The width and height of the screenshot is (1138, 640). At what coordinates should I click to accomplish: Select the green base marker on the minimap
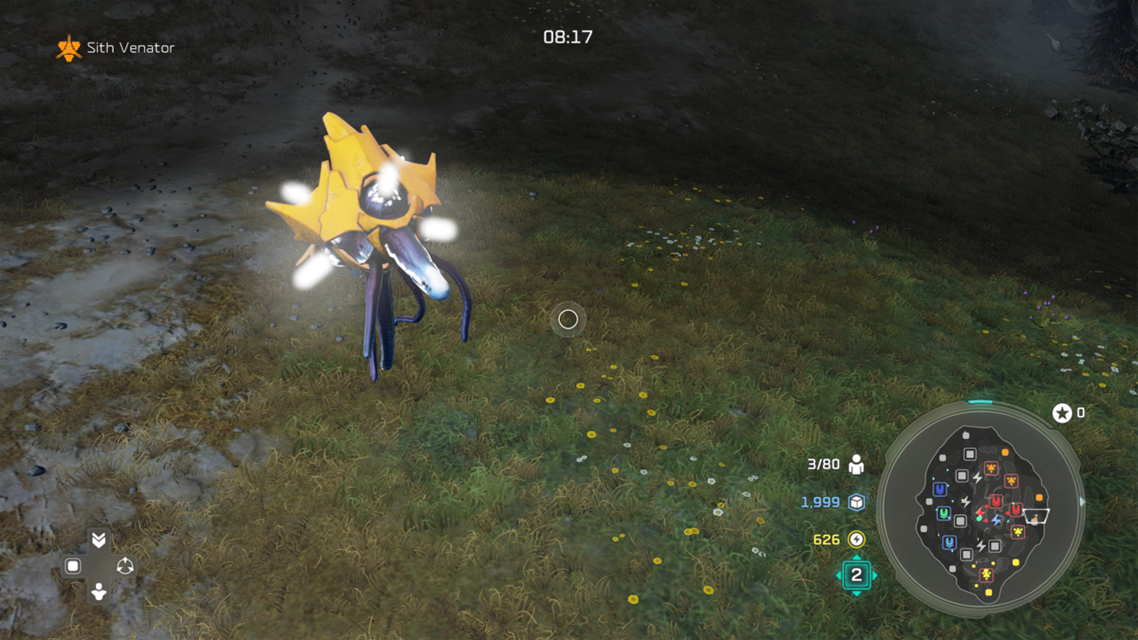[943, 514]
